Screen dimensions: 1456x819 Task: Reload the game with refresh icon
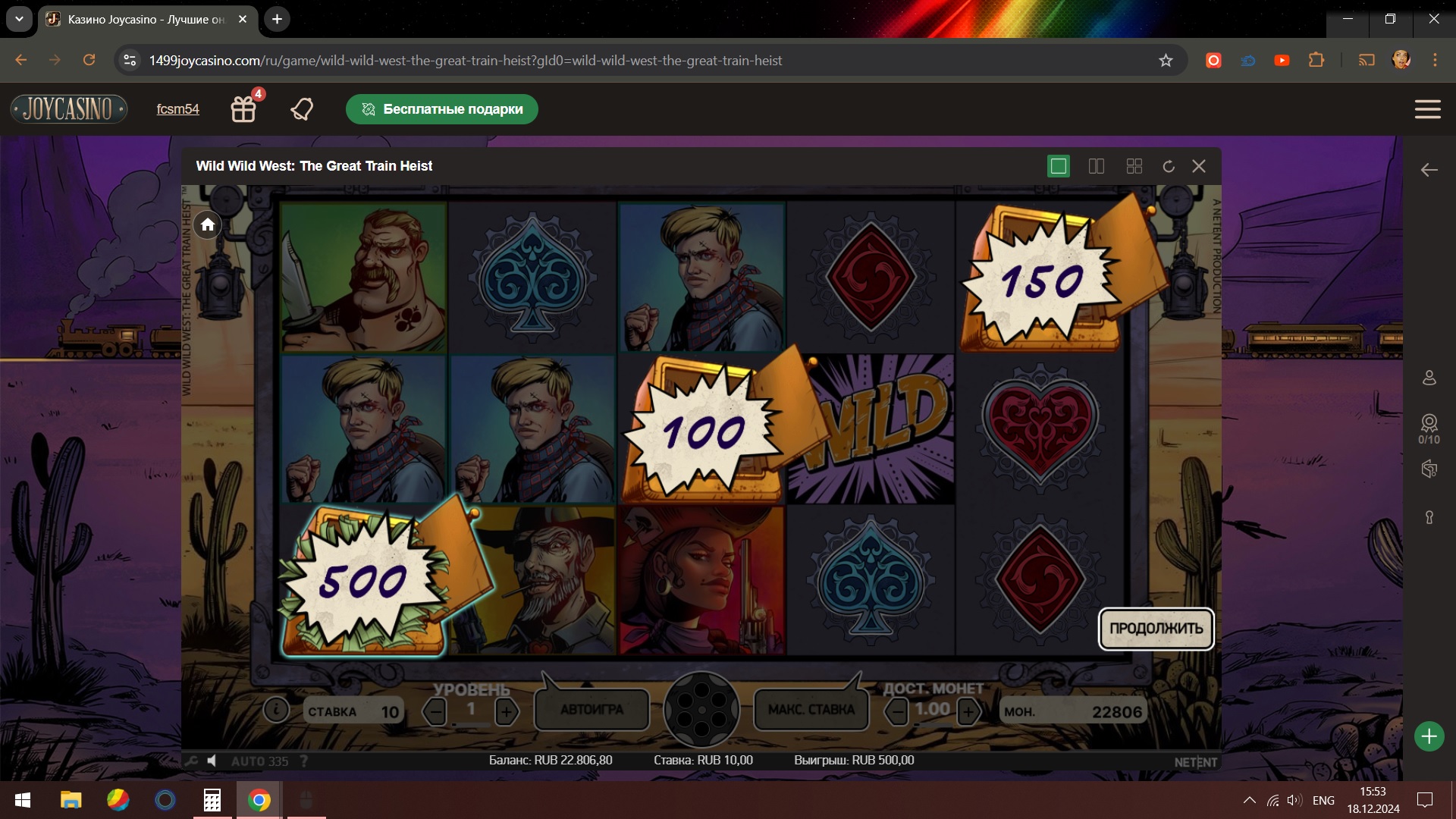tap(1169, 166)
